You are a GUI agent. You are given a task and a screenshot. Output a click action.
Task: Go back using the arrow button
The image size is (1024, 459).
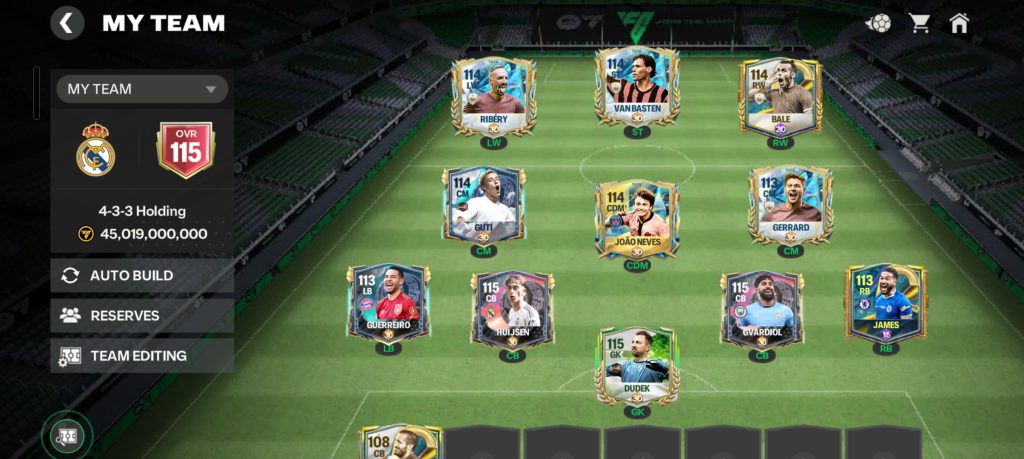click(67, 23)
